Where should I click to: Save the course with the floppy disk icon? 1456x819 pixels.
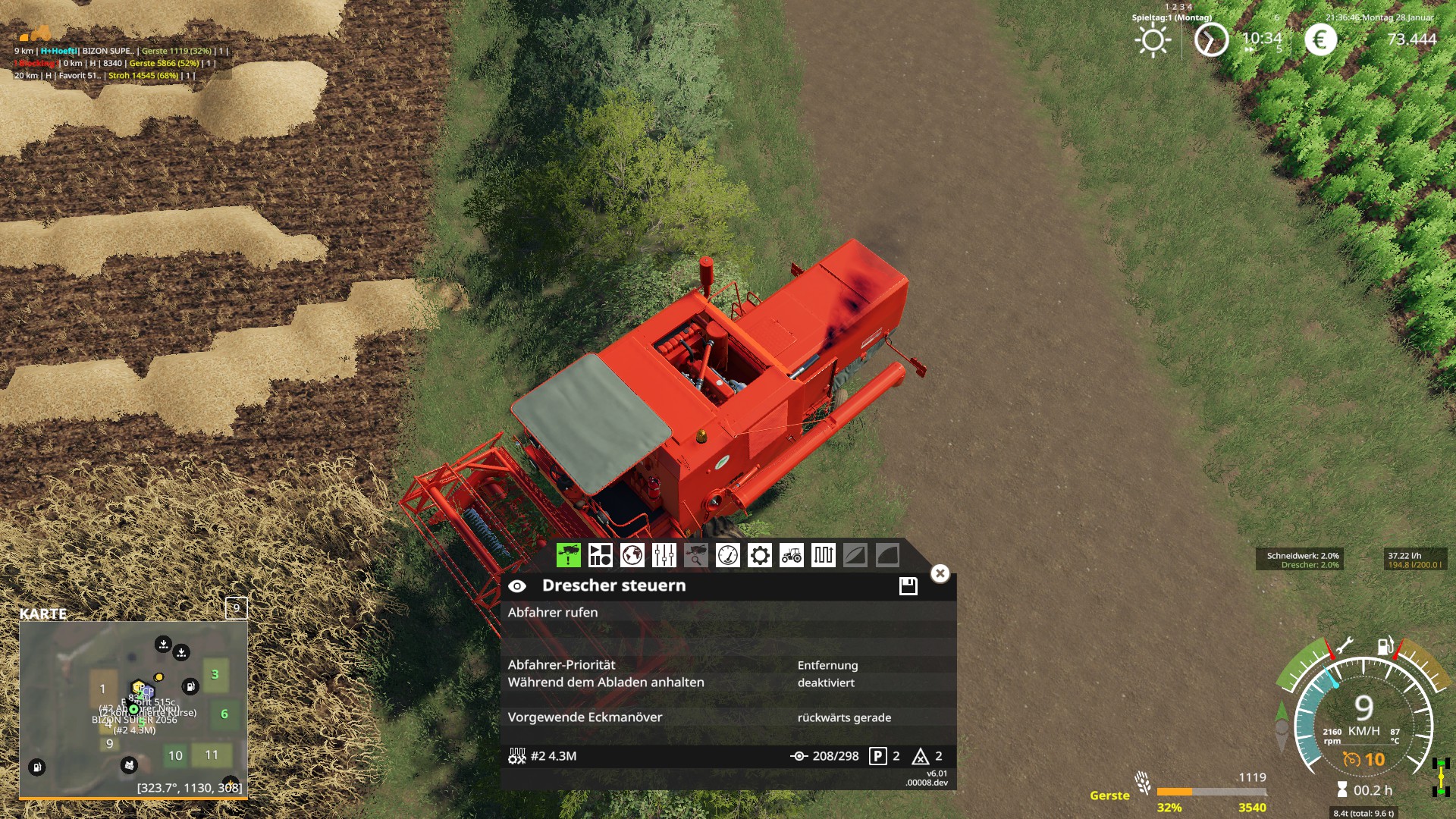[x=907, y=585]
